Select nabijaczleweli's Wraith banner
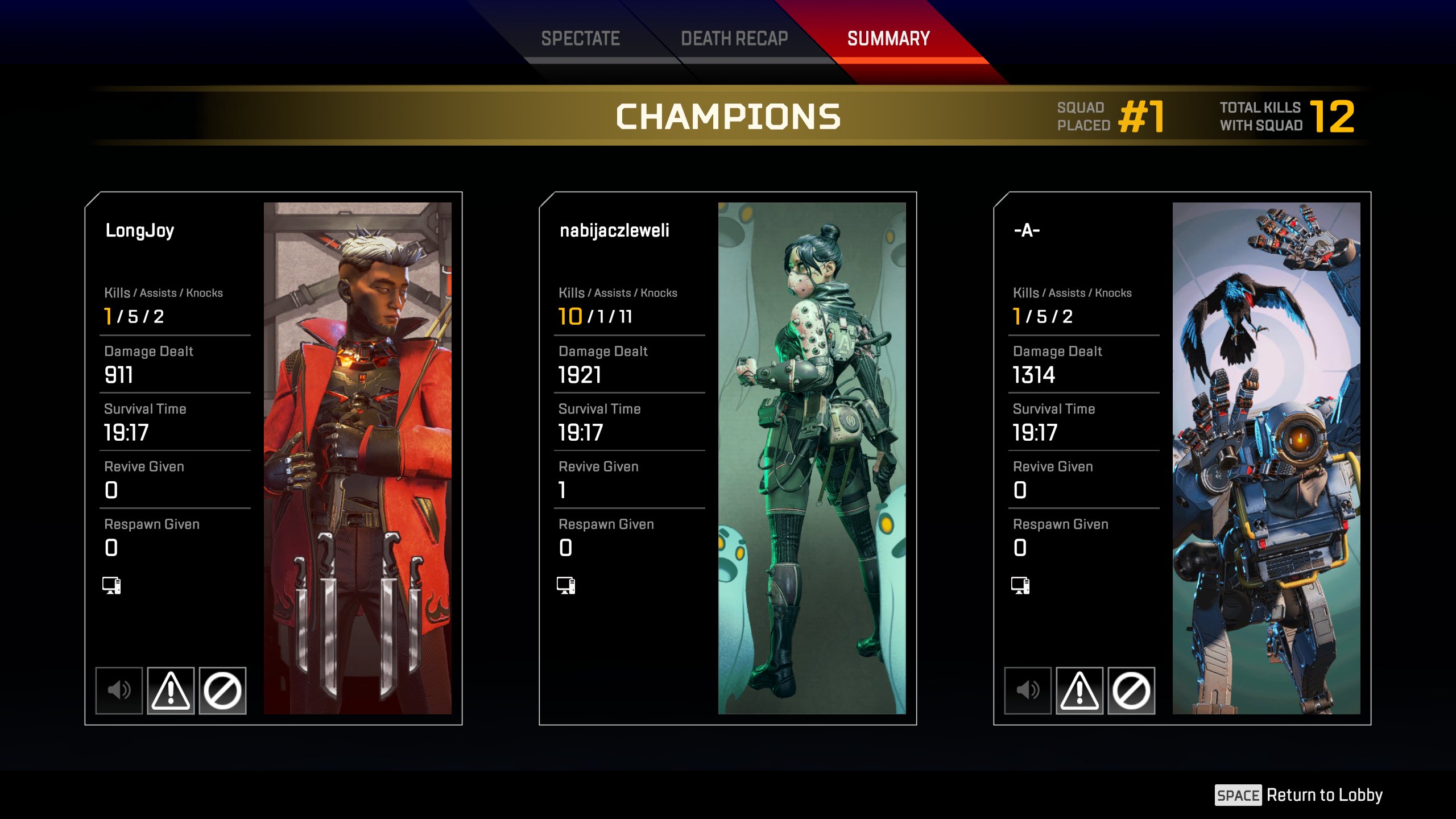Viewport: 1456px width, 819px height. click(812, 458)
